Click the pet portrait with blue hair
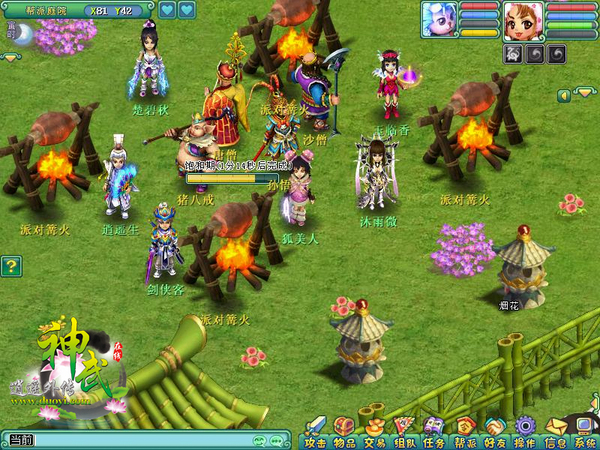 [x=439, y=20]
